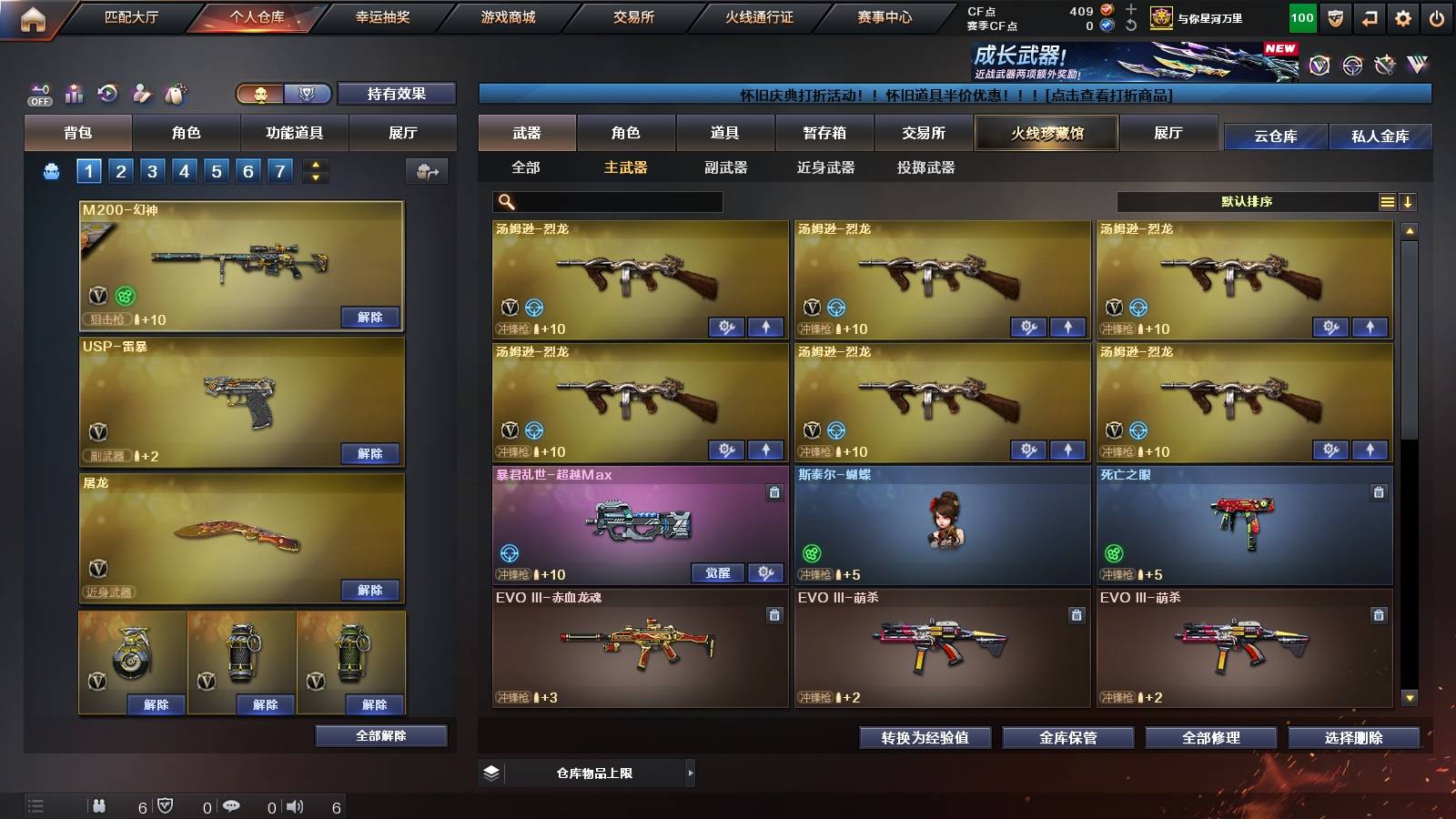Open the settings gear icon top-right
This screenshot has height=819, width=1456.
(x=1403, y=18)
